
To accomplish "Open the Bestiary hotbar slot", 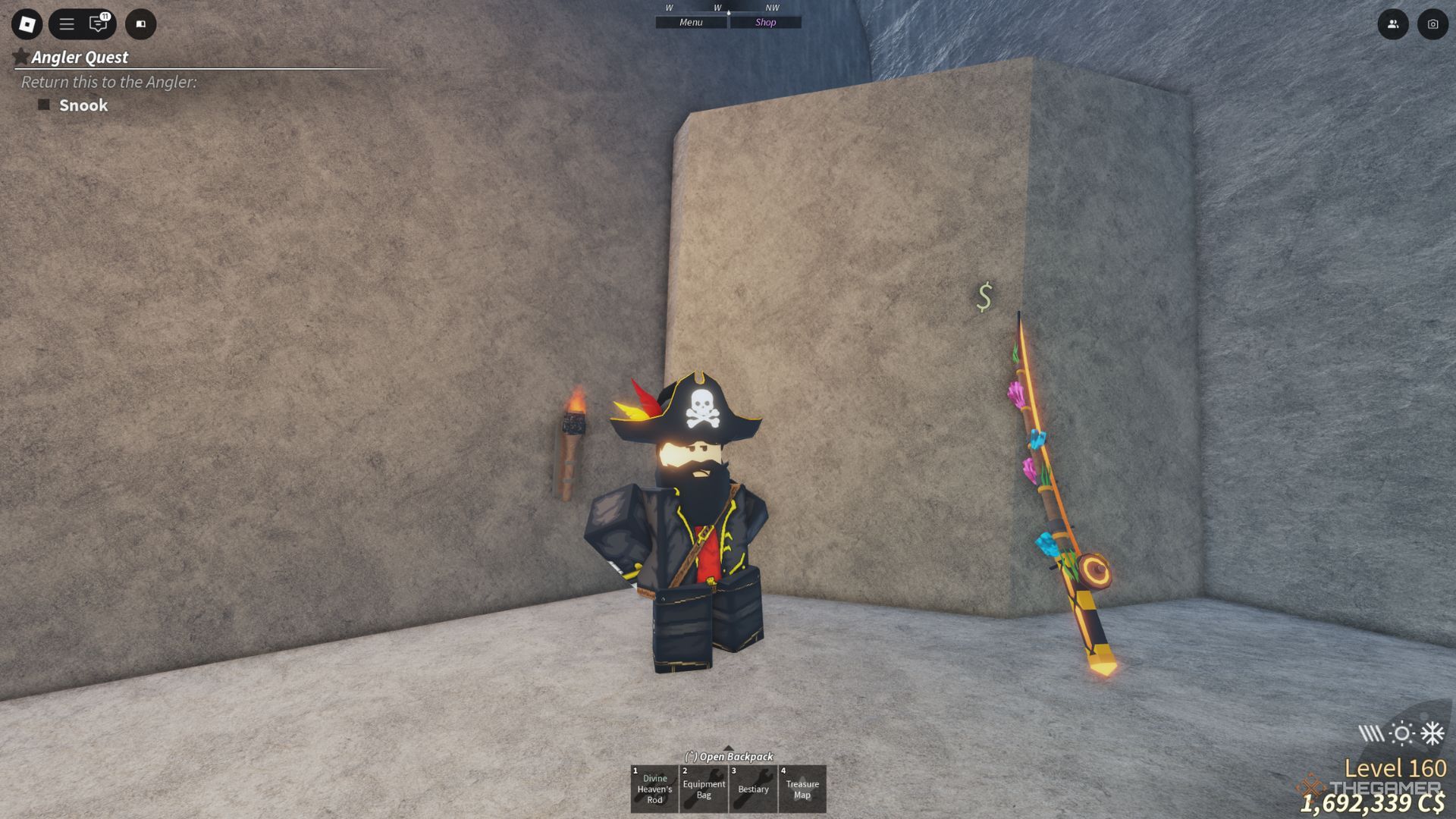I will pos(753,789).
